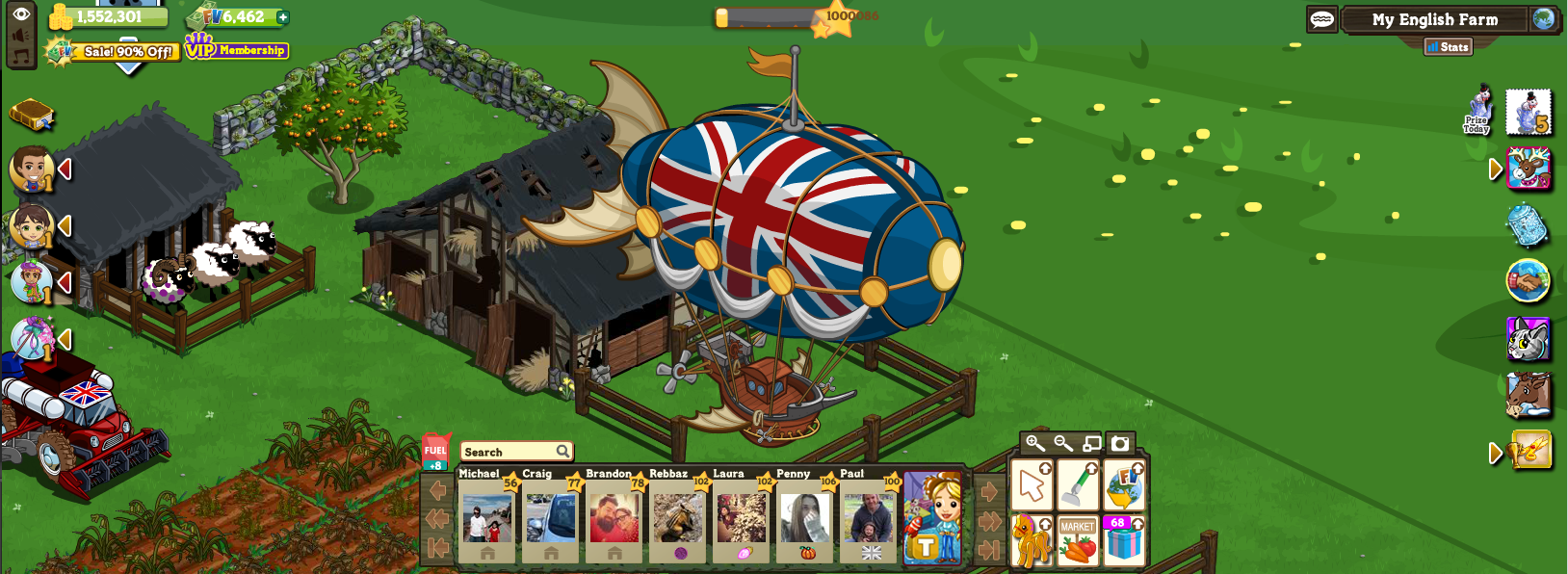1568x574 pixels.
Task: Visit neighbor Michael's farm
Action: (x=486, y=517)
